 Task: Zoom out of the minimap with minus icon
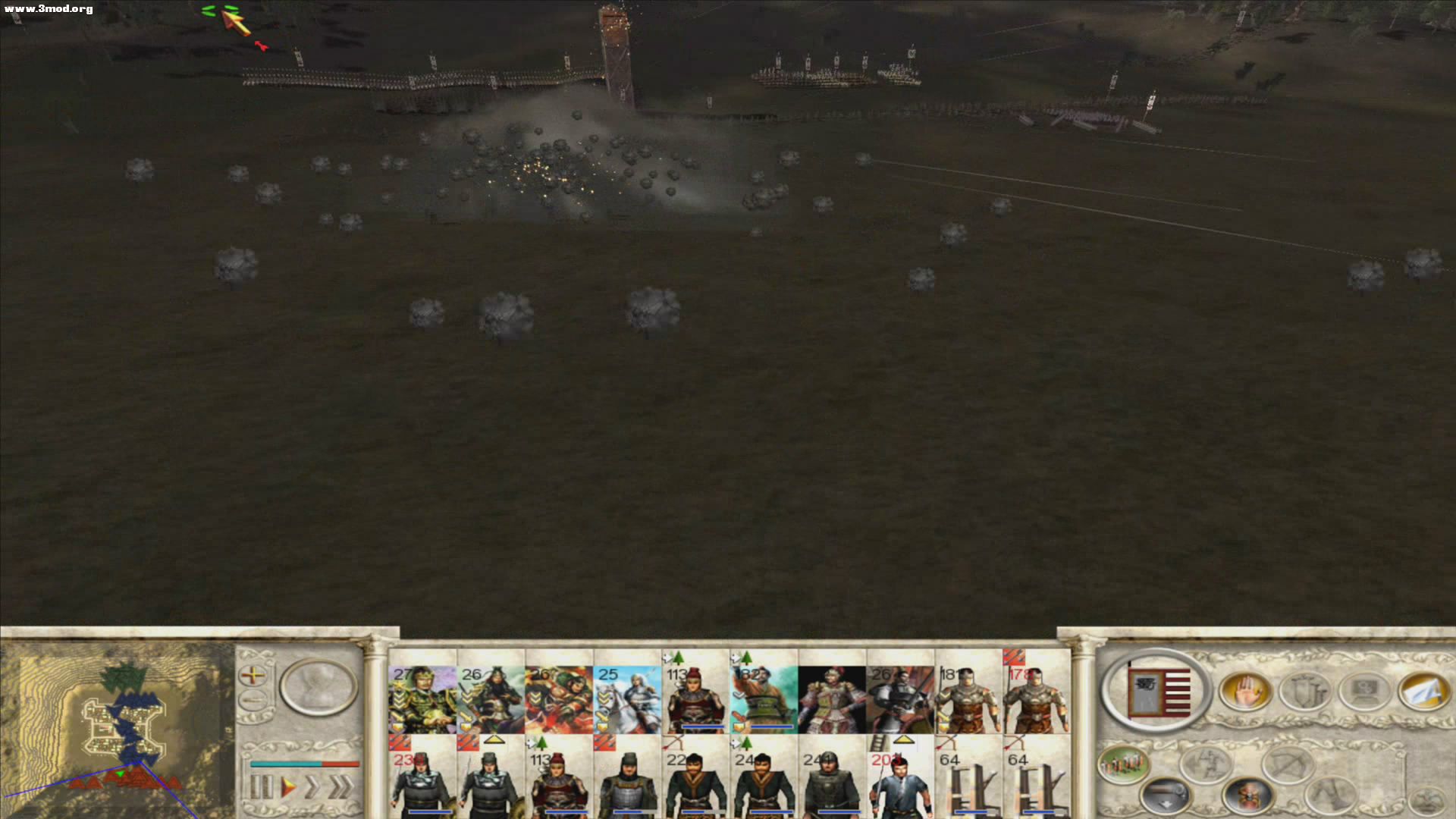[253, 698]
